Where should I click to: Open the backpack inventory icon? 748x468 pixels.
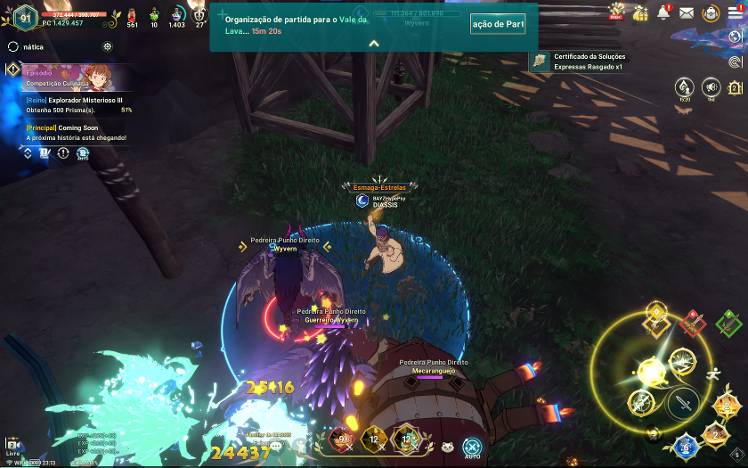coord(710,13)
